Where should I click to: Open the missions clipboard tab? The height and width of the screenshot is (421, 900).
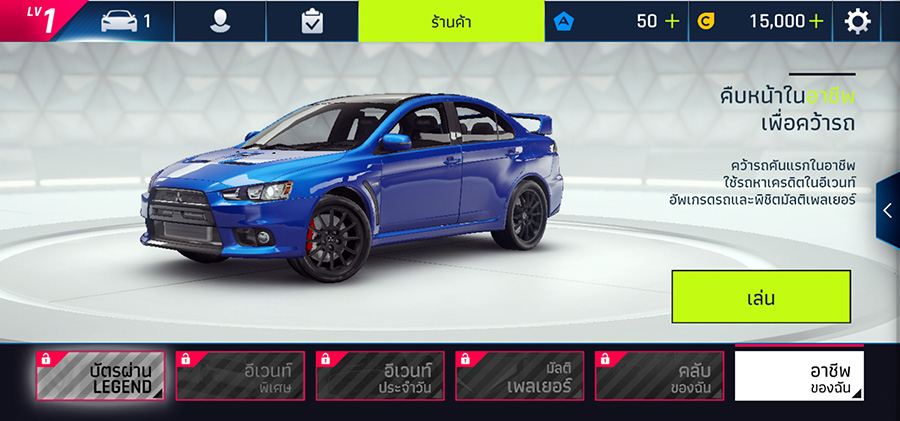312,21
